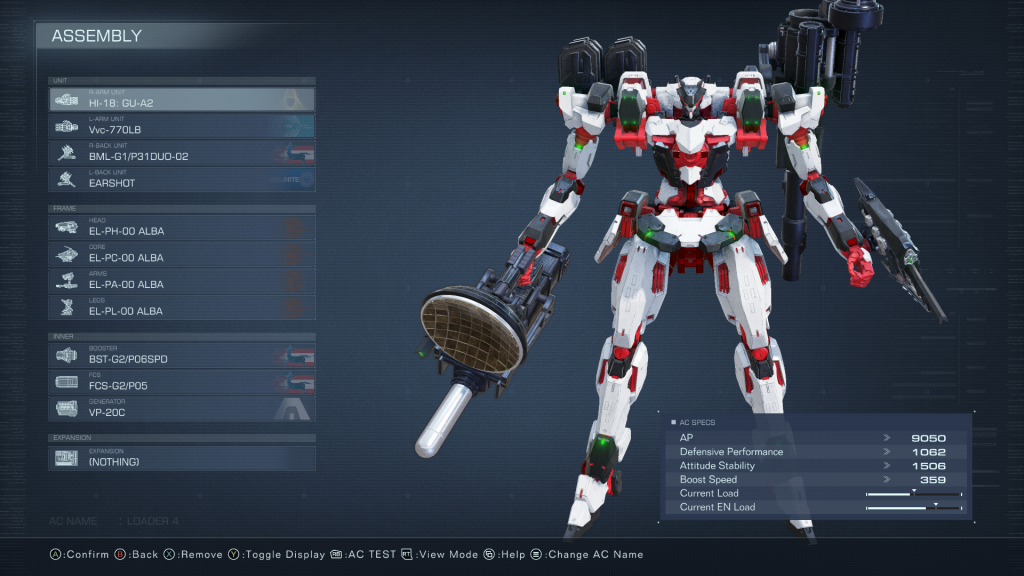Select the FCS slot FCS-G2/P05
Screen dimensions: 1024x576
(x=182, y=382)
